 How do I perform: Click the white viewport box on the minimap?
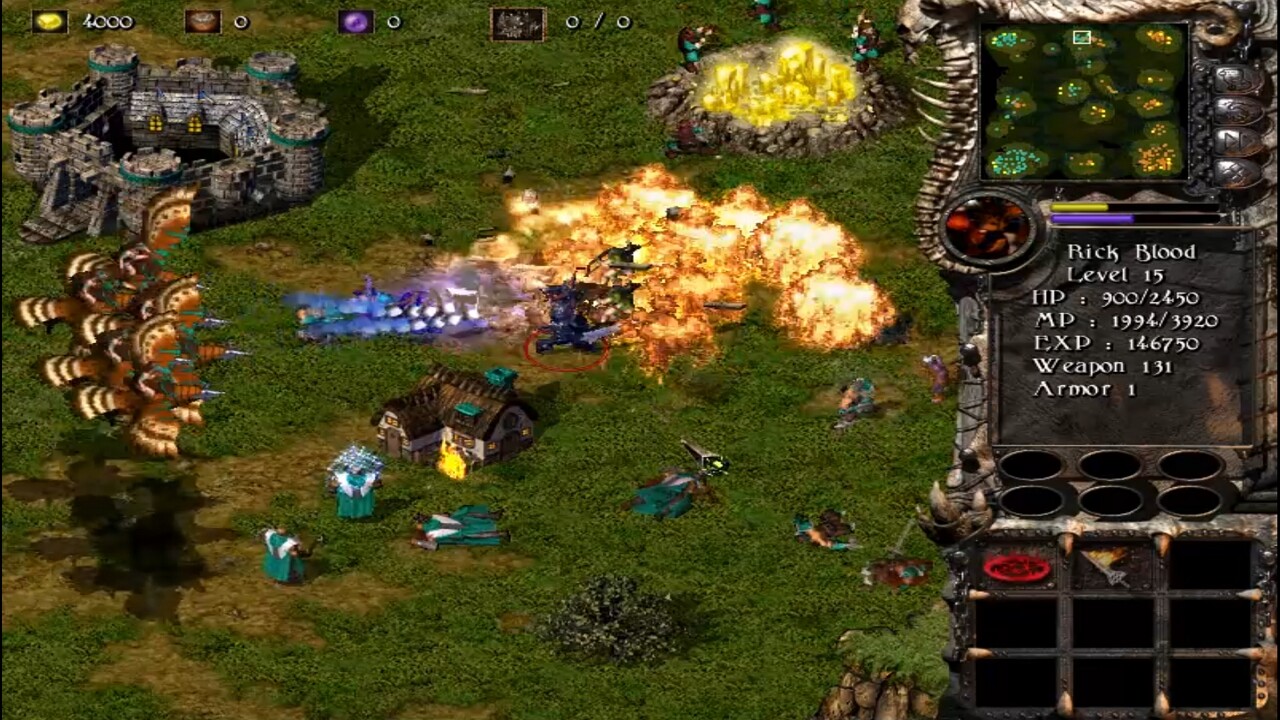click(x=1080, y=38)
